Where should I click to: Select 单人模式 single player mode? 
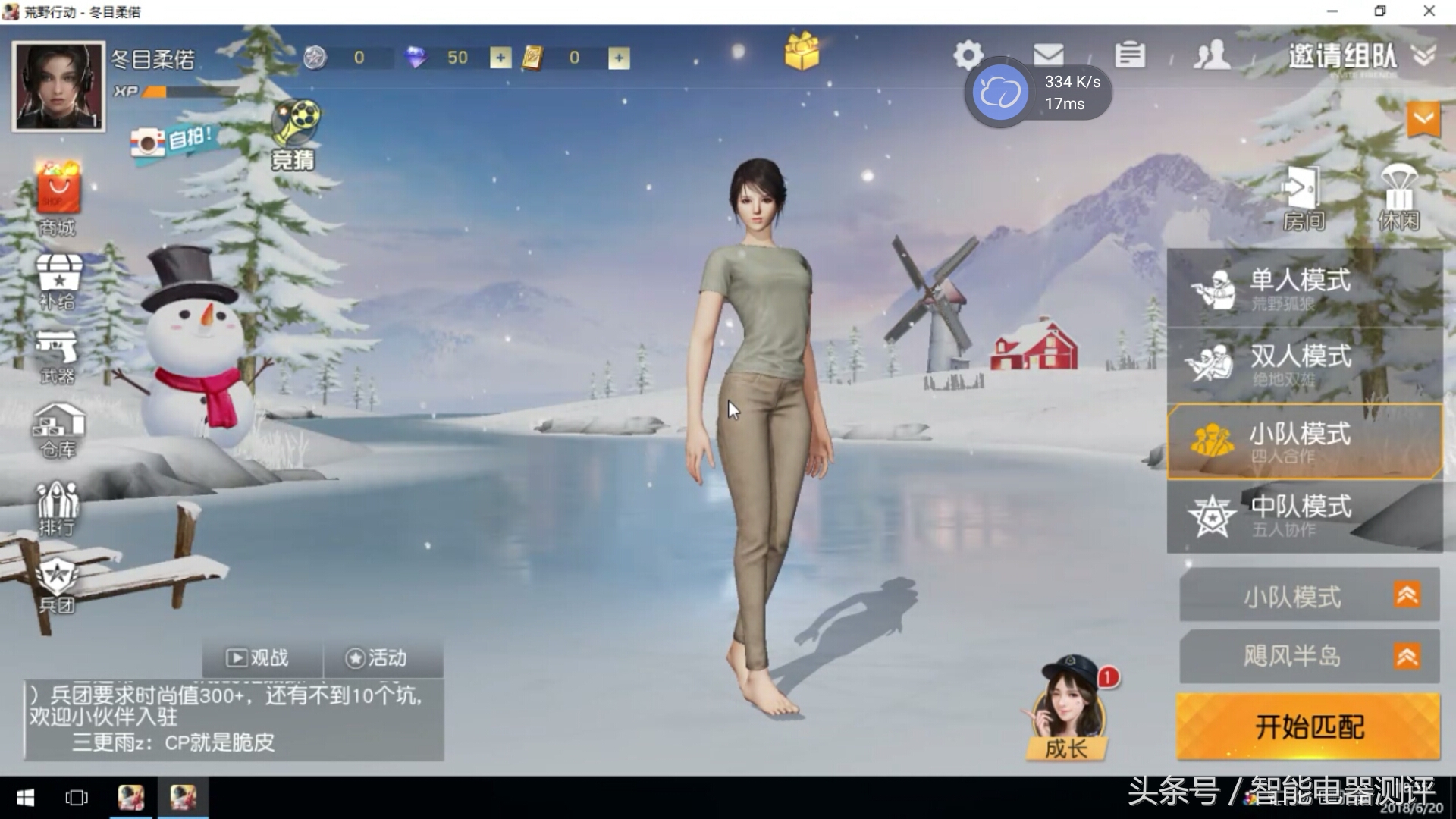1301,287
